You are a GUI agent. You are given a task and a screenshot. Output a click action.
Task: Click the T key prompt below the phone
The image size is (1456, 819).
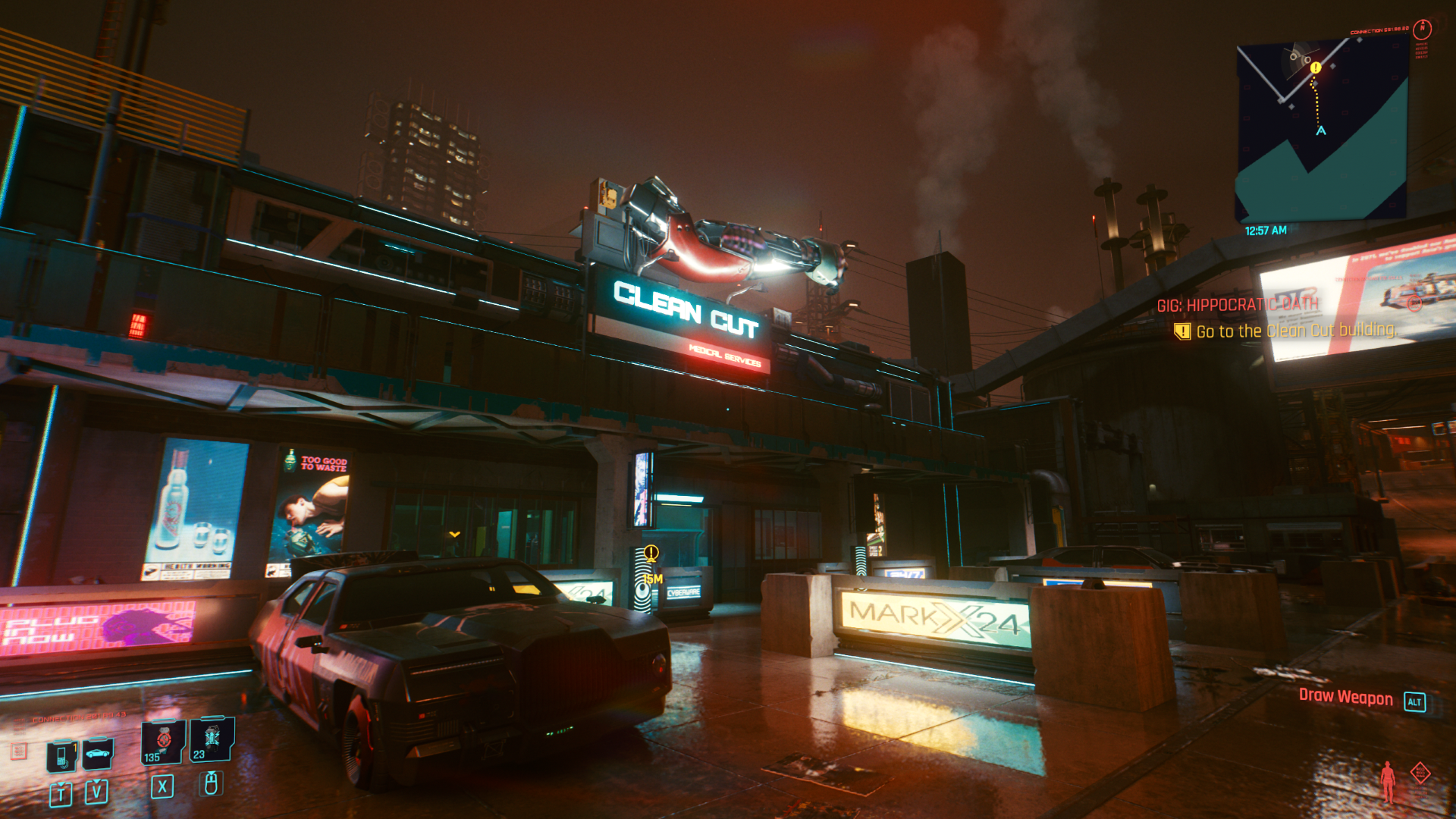pyautogui.click(x=61, y=792)
